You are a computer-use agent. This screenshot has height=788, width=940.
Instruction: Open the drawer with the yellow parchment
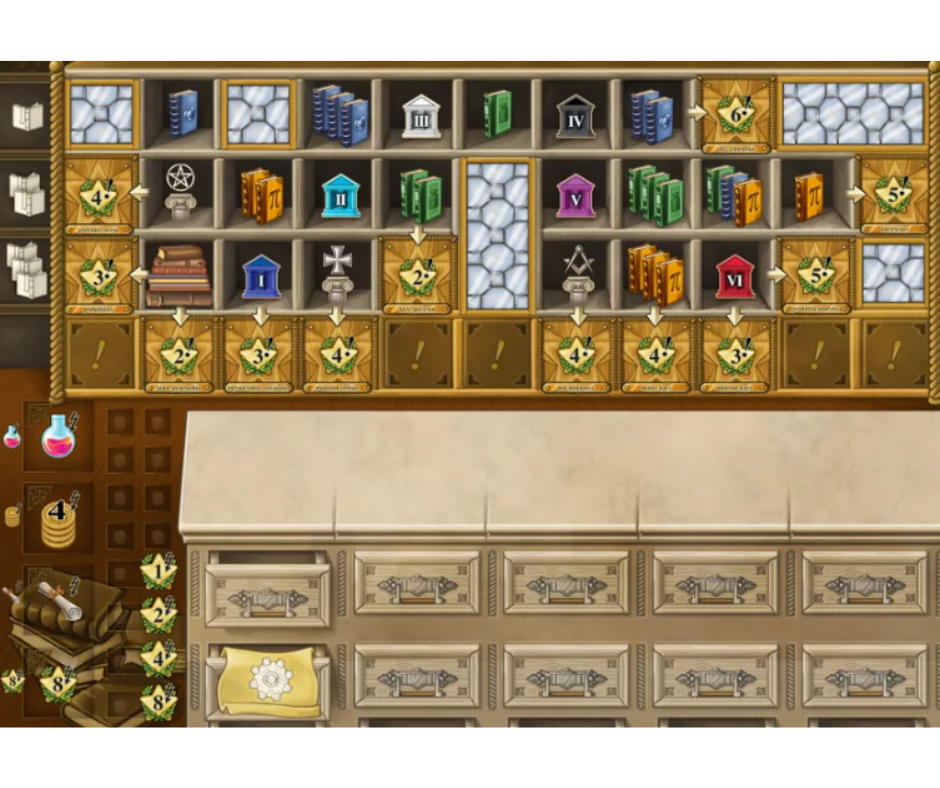[x=268, y=682]
